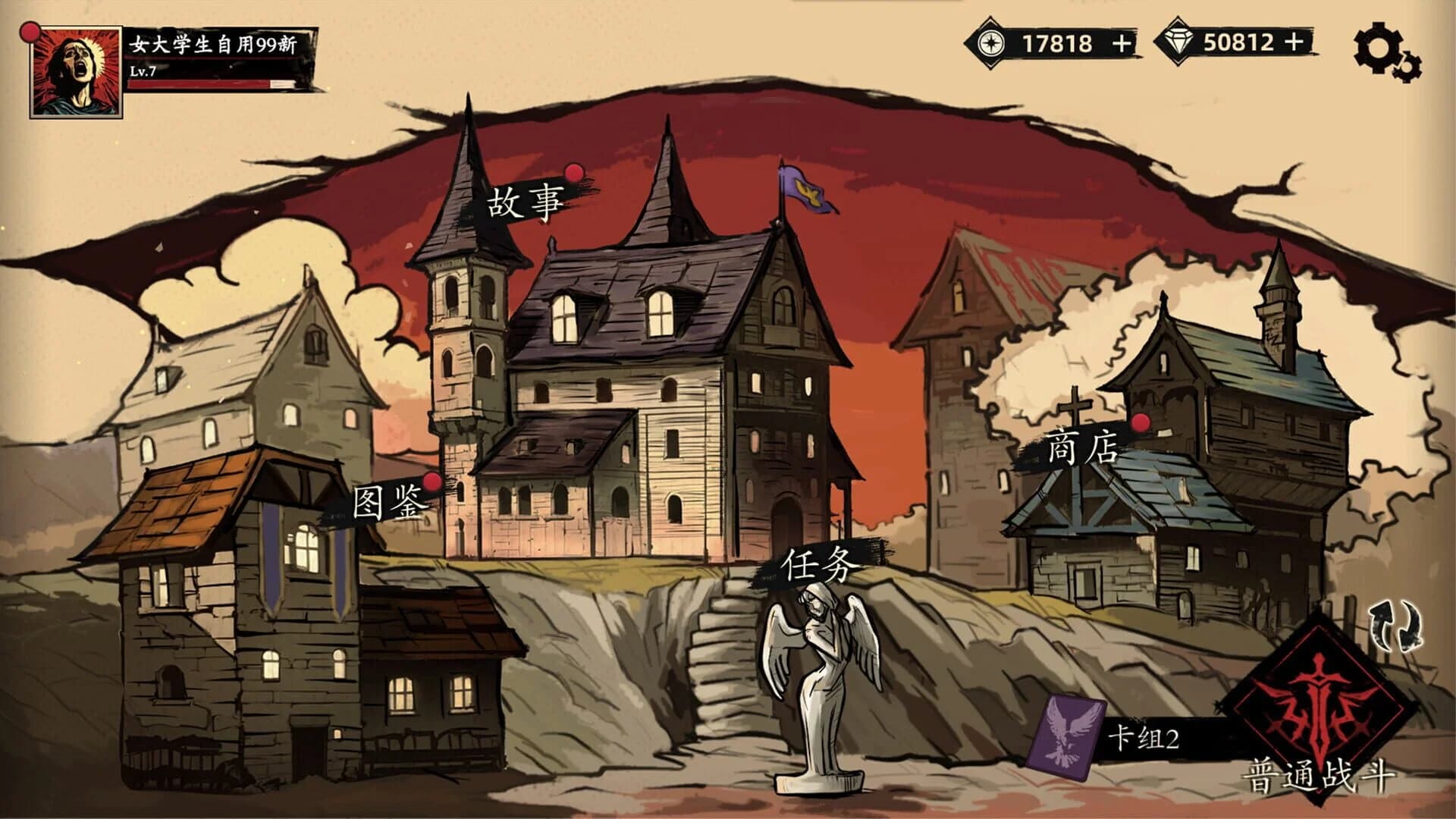
Task: Click the gold coin currency icon
Action: click(990, 44)
